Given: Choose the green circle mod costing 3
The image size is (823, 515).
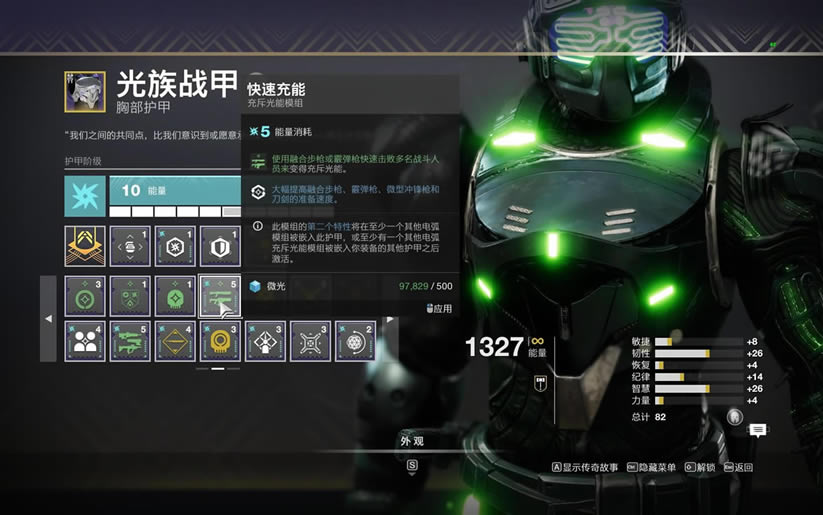Looking at the screenshot, I should (x=85, y=296).
